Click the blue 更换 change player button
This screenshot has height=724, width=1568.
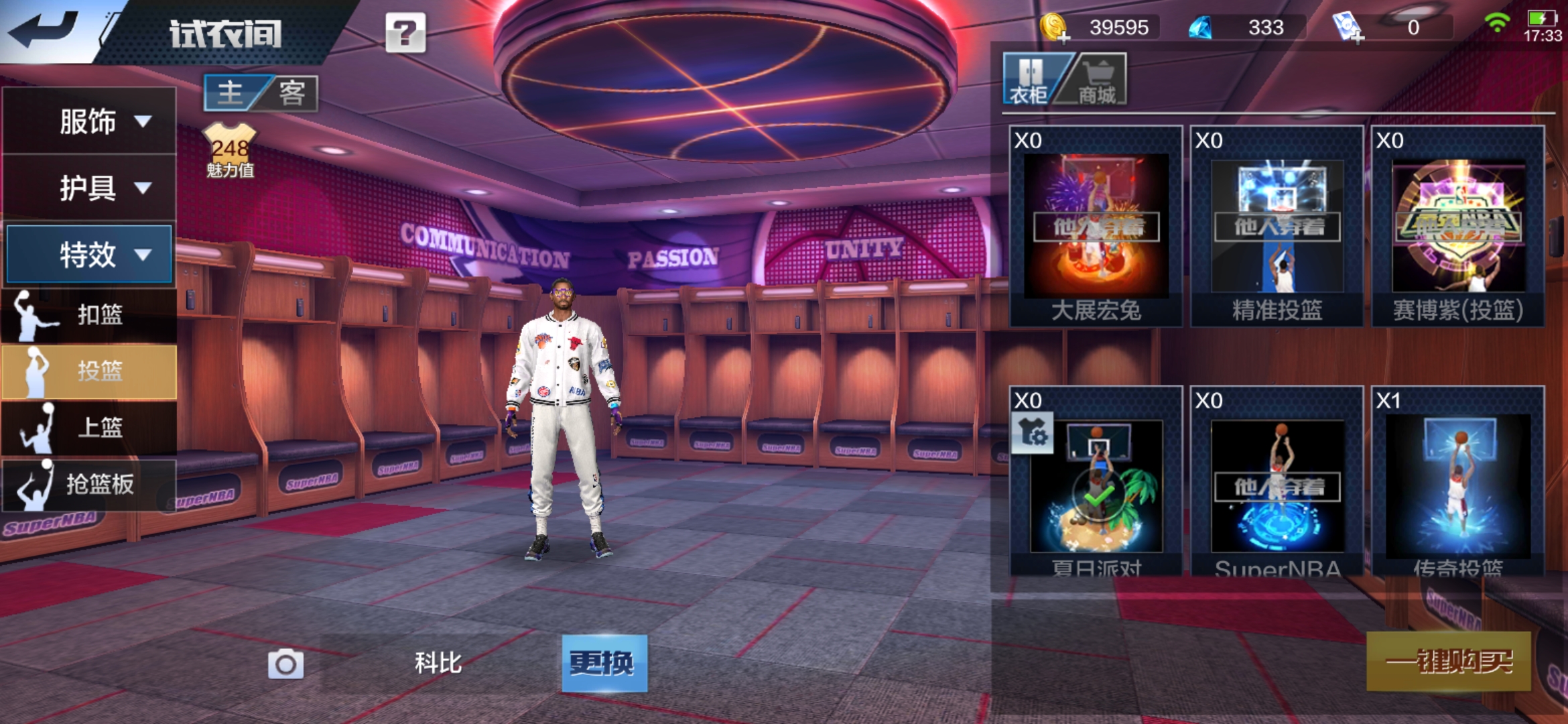[x=604, y=663]
